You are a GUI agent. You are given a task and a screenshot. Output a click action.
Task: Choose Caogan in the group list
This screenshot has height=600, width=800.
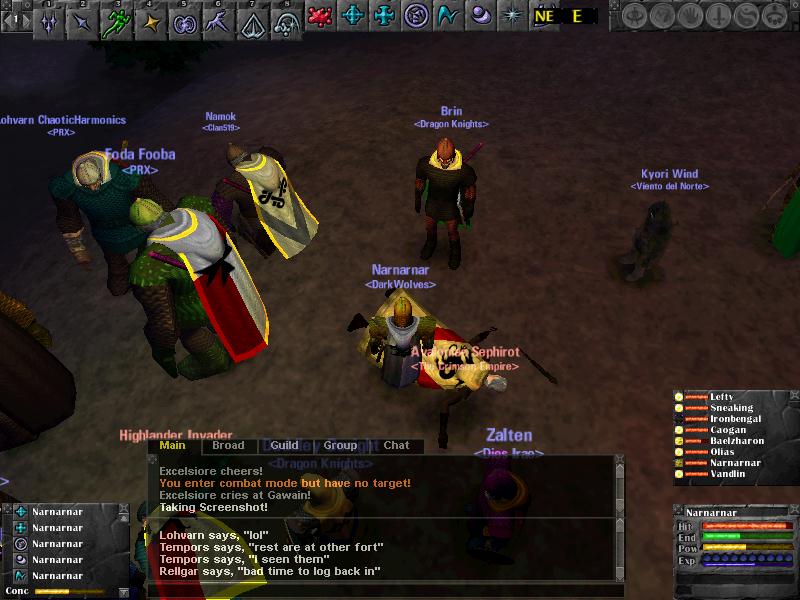click(x=727, y=430)
